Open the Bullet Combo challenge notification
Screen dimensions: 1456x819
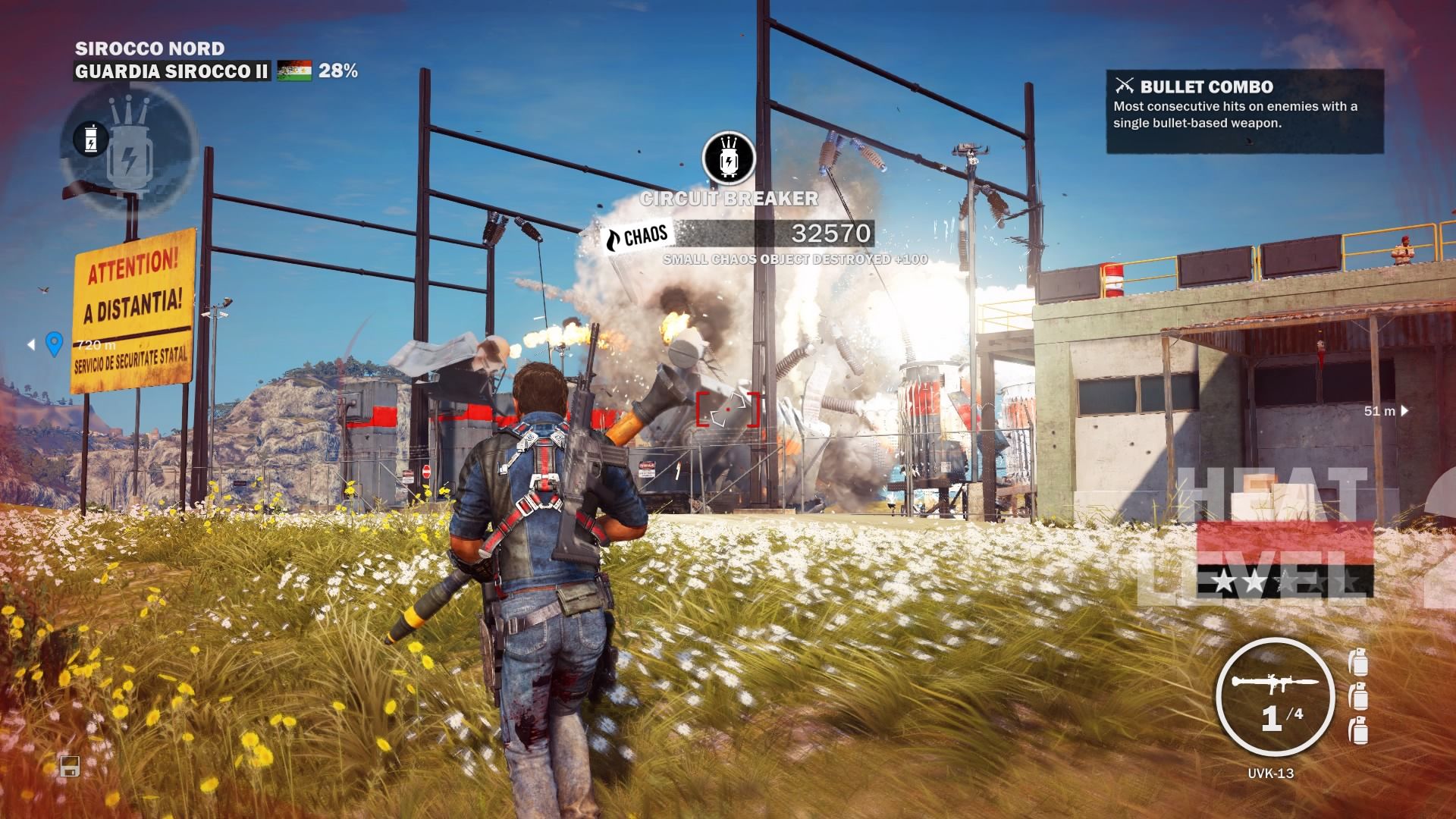coord(1244,111)
